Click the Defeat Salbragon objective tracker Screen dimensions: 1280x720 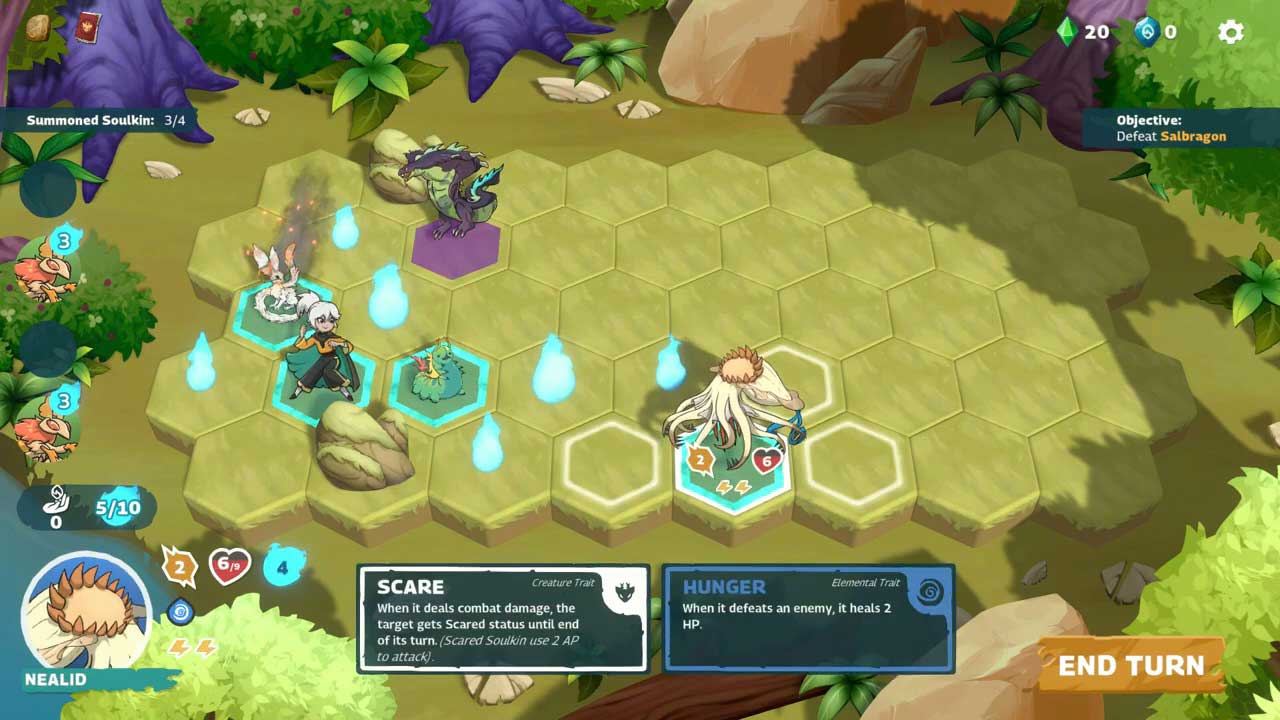tap(1170, 128)
